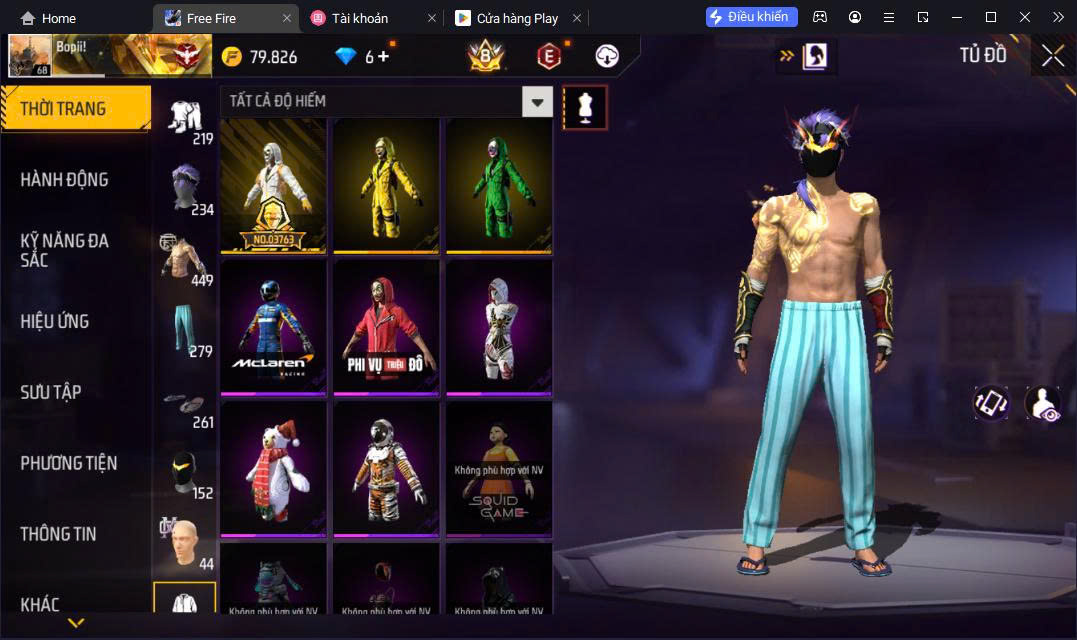
Task: Open the Hành Động menu section
Action: [64, 180]
